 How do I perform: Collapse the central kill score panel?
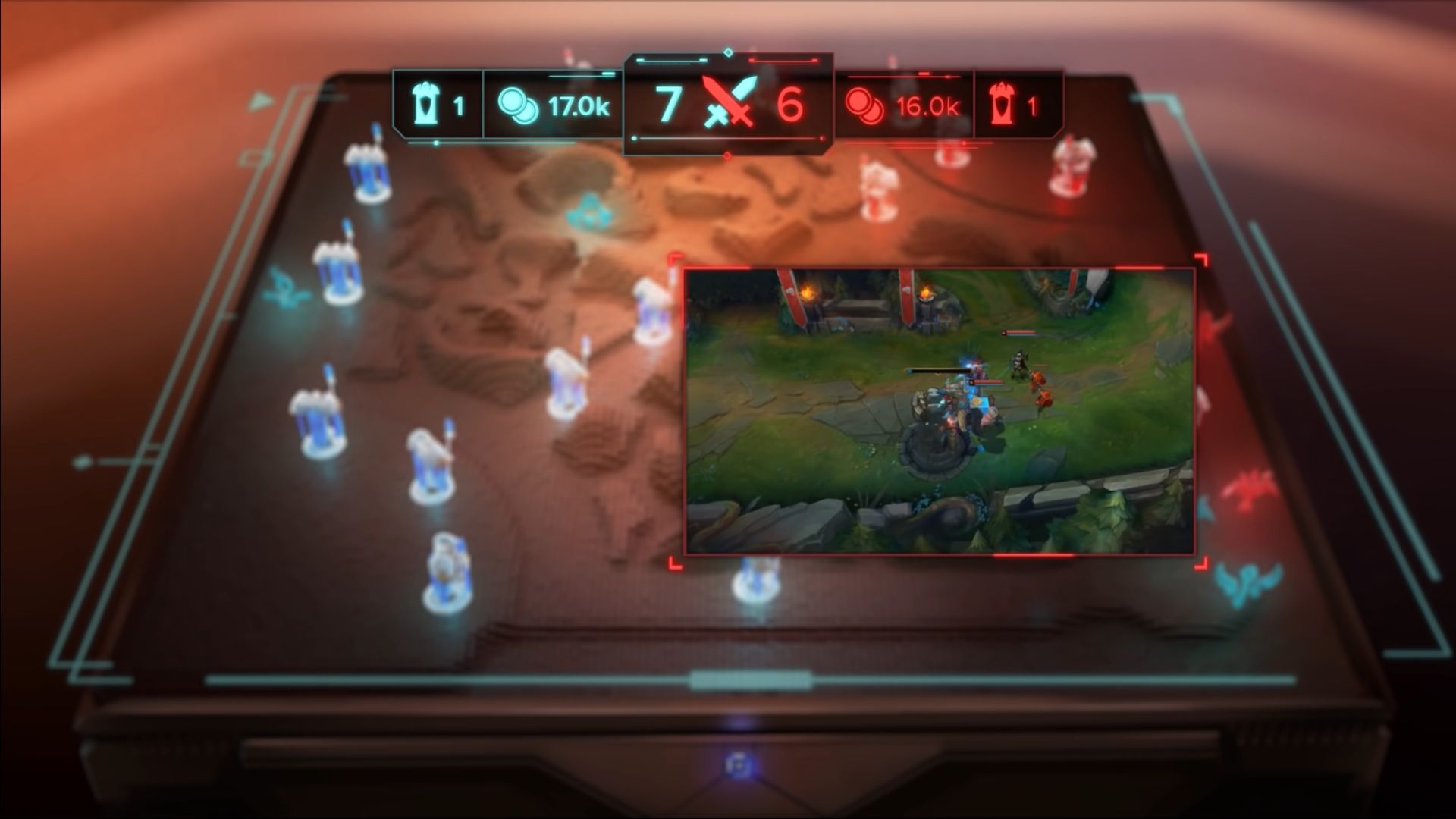click(x=728, y=102)
